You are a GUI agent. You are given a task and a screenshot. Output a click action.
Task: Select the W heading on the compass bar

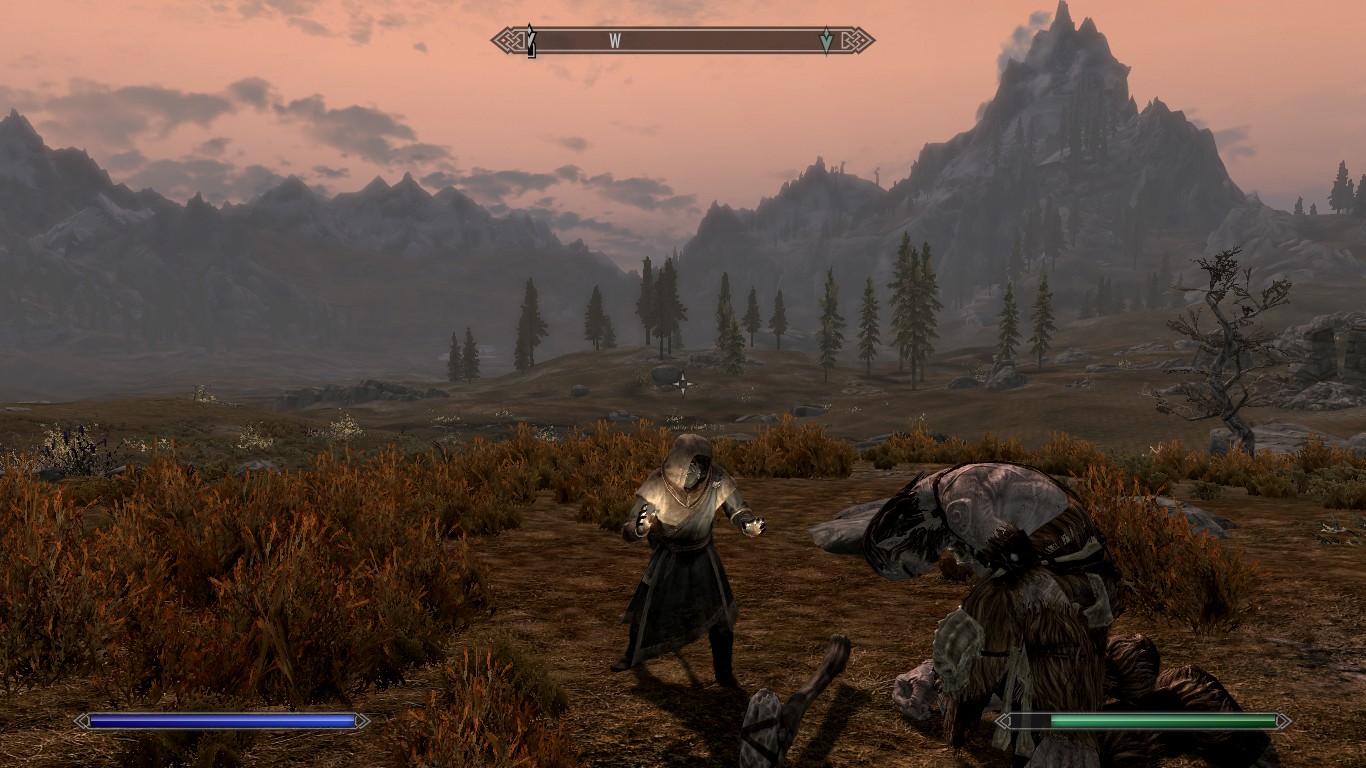(x=615, y=41)
